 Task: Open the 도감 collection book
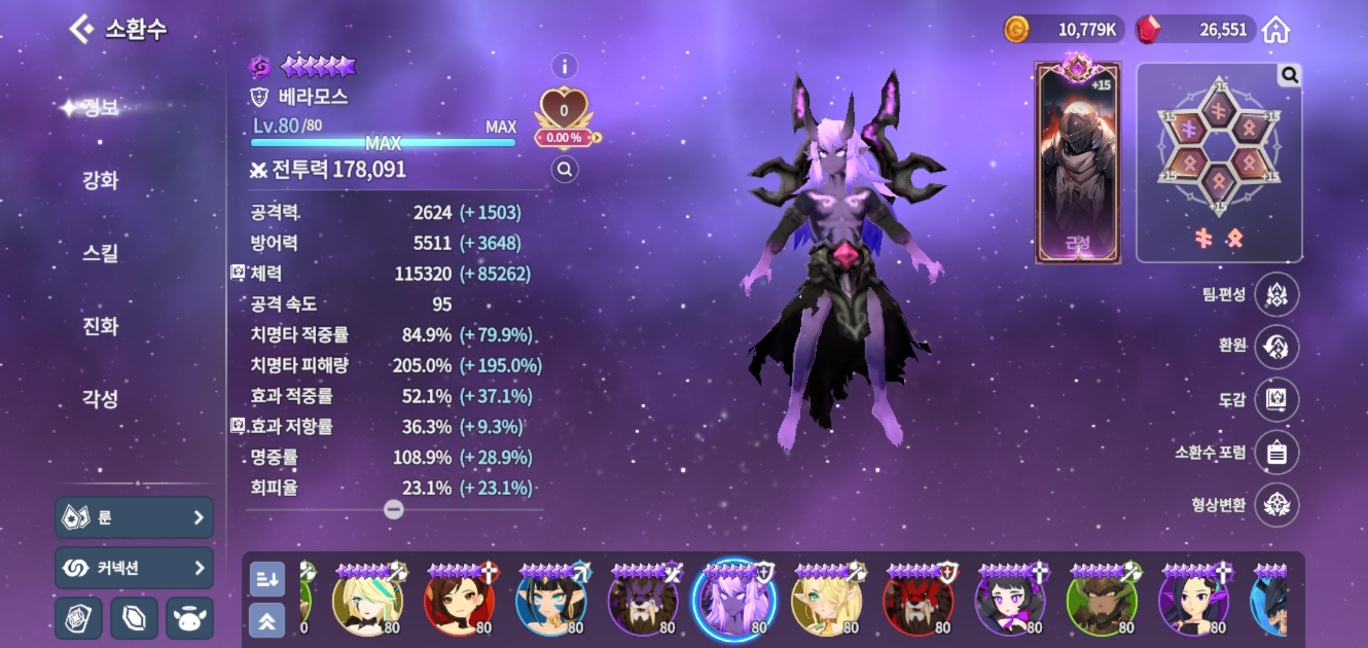(1276, 399)
